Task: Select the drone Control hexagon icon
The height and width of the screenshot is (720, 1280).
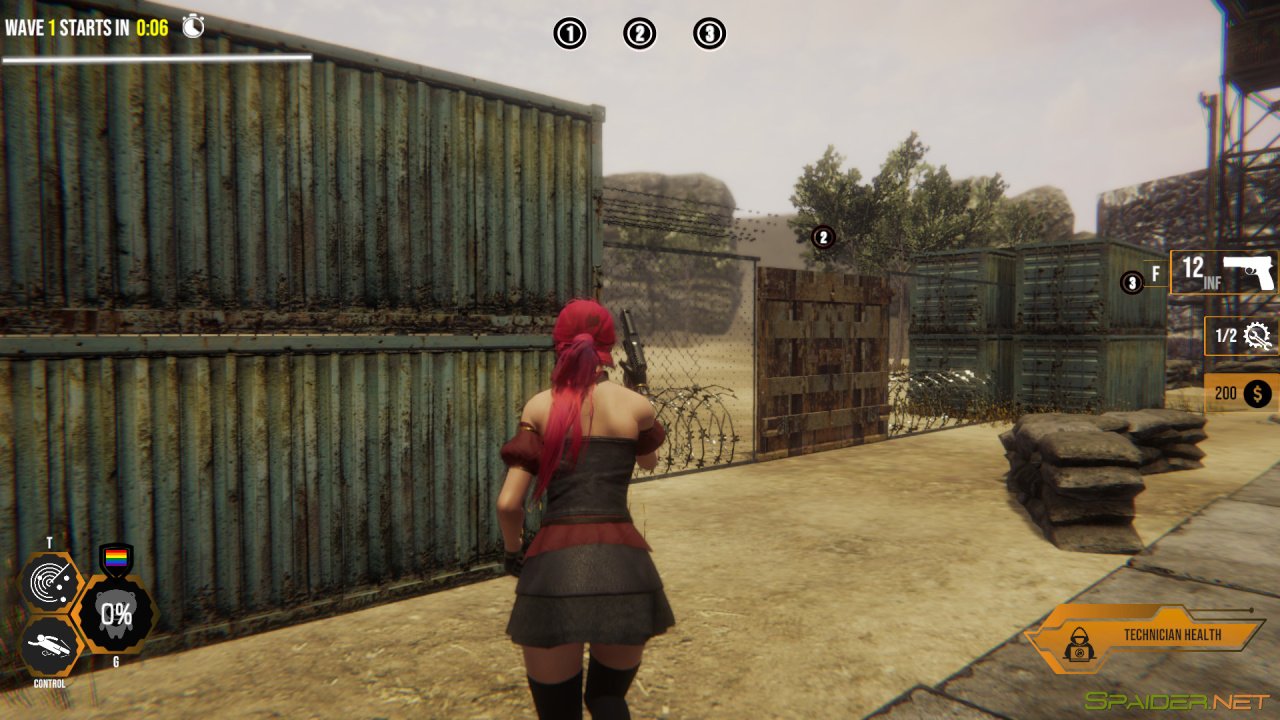Action: tap(50, 646)
